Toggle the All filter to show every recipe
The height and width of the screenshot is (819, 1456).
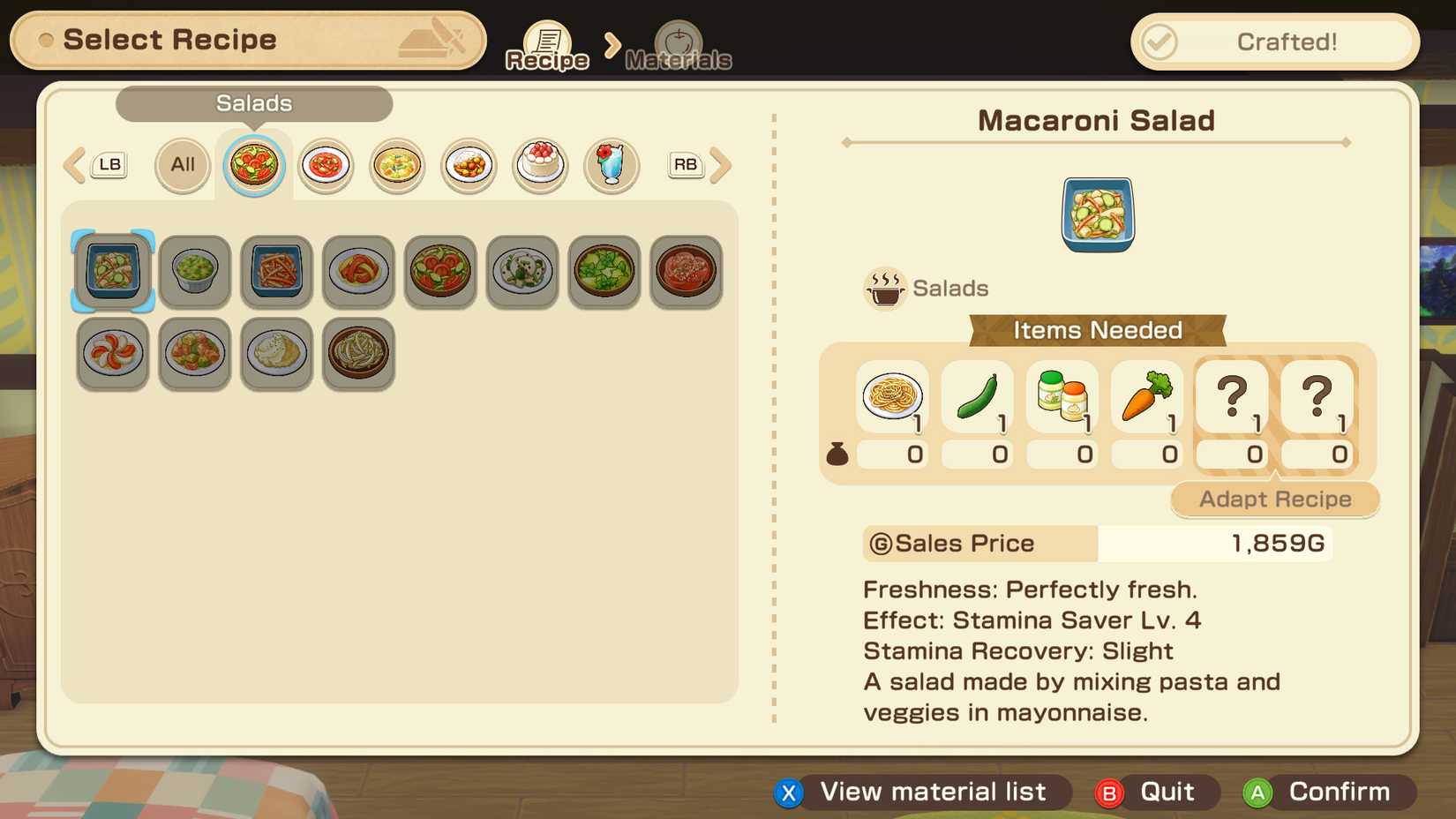(182, 165)
